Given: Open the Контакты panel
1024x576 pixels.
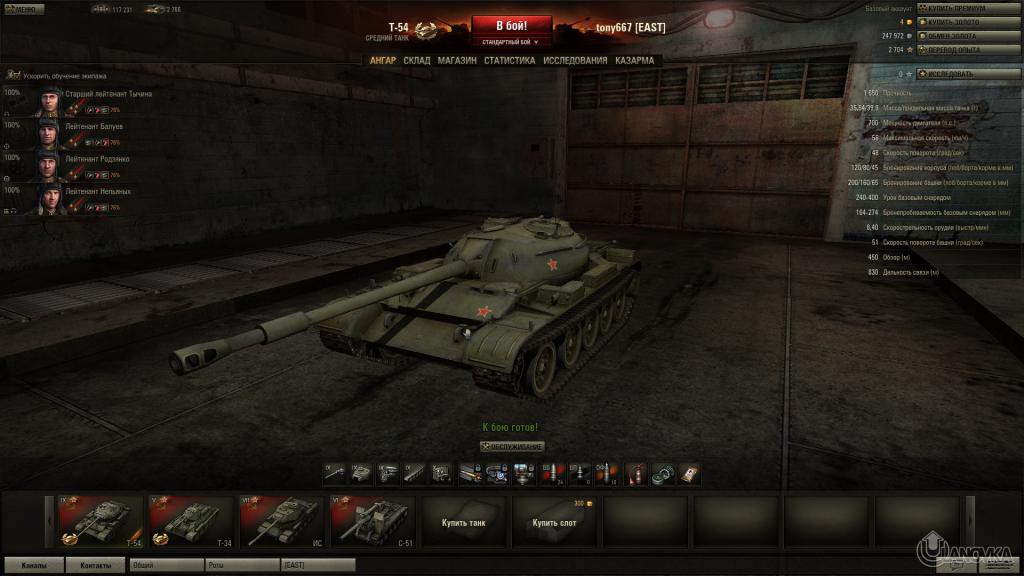Looking at the screenshot, I should [x=96, y=566].
